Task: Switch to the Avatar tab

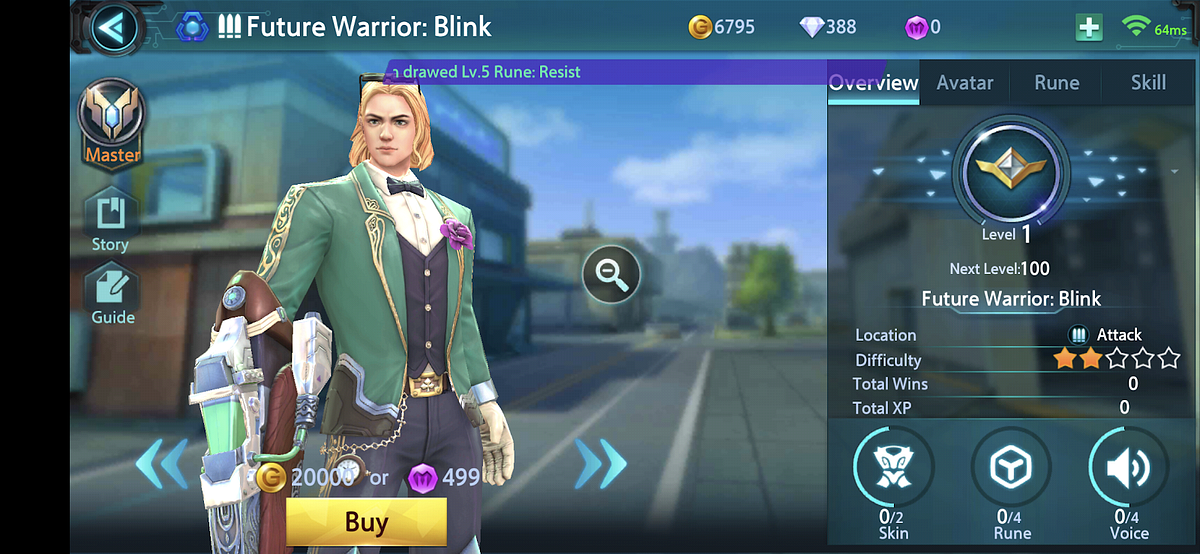Action: coord(964,83)
